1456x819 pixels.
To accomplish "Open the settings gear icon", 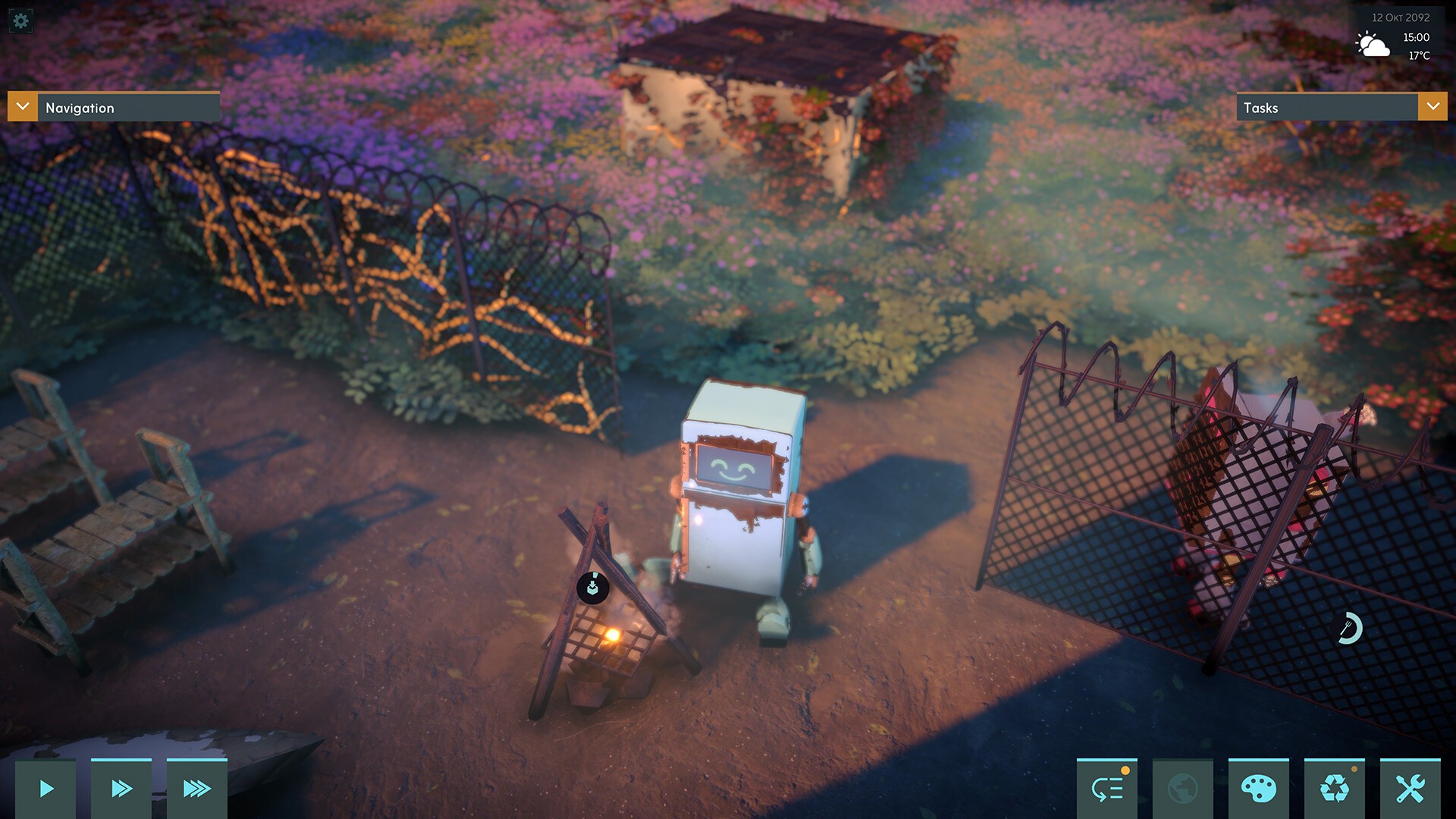I will coord(20,20).
